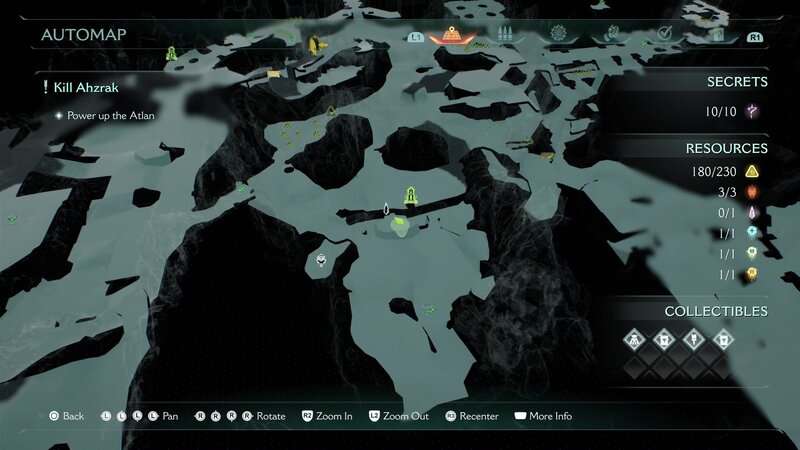Switch to the checkmark challenges tab
Image resolution: width=800 pixels, height=450 pixels.
(x=664, y=35)
